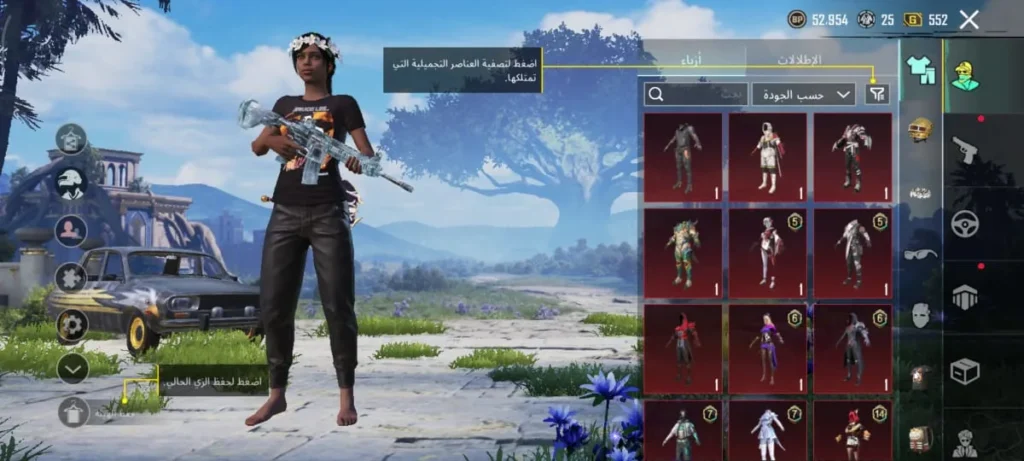Open the sunglasses category

pos(920,254)
